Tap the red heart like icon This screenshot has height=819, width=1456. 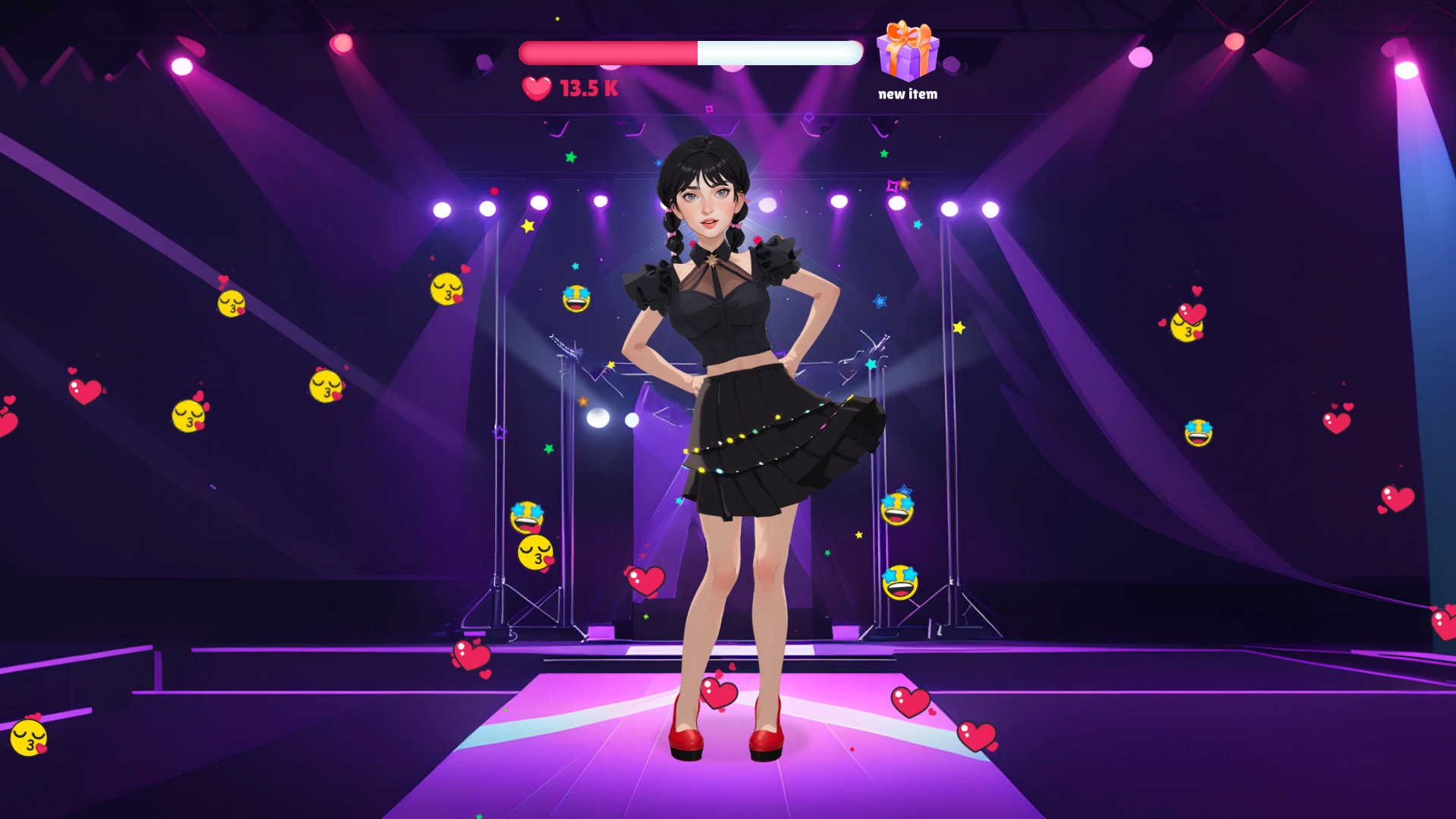[536, 89]
